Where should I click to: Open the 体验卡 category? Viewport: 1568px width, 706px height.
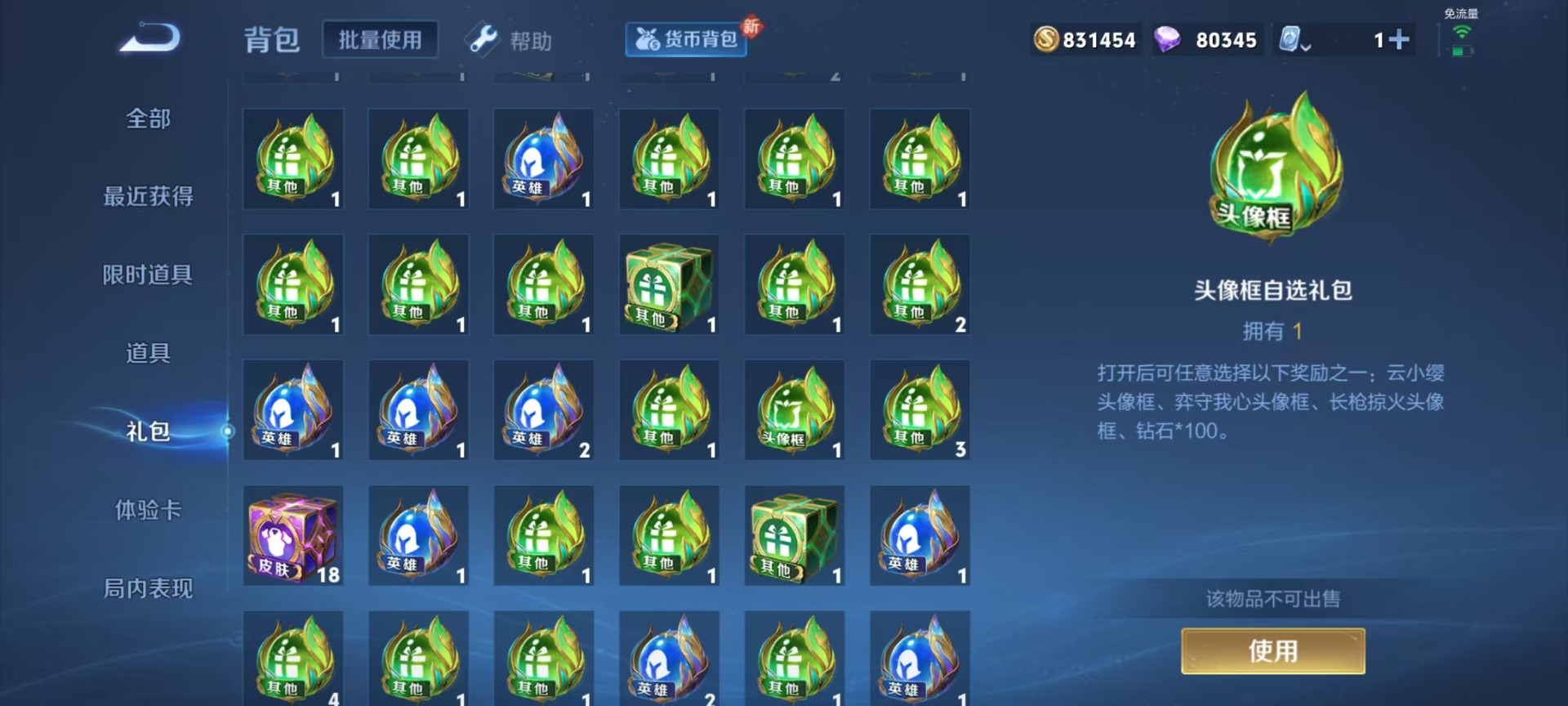(x=148, y=510)
